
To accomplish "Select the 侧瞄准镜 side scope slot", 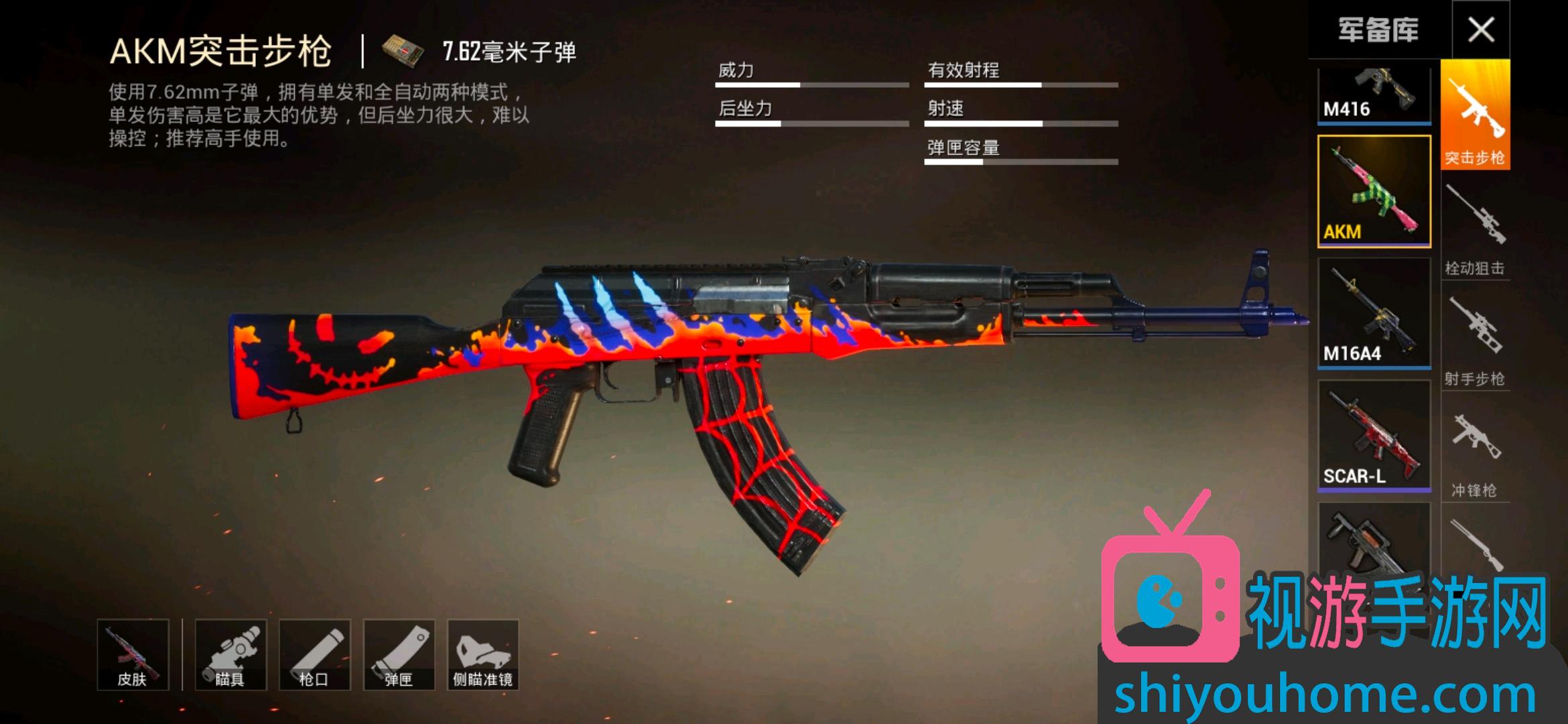I will pyautogui.click(x=482, y=655).
